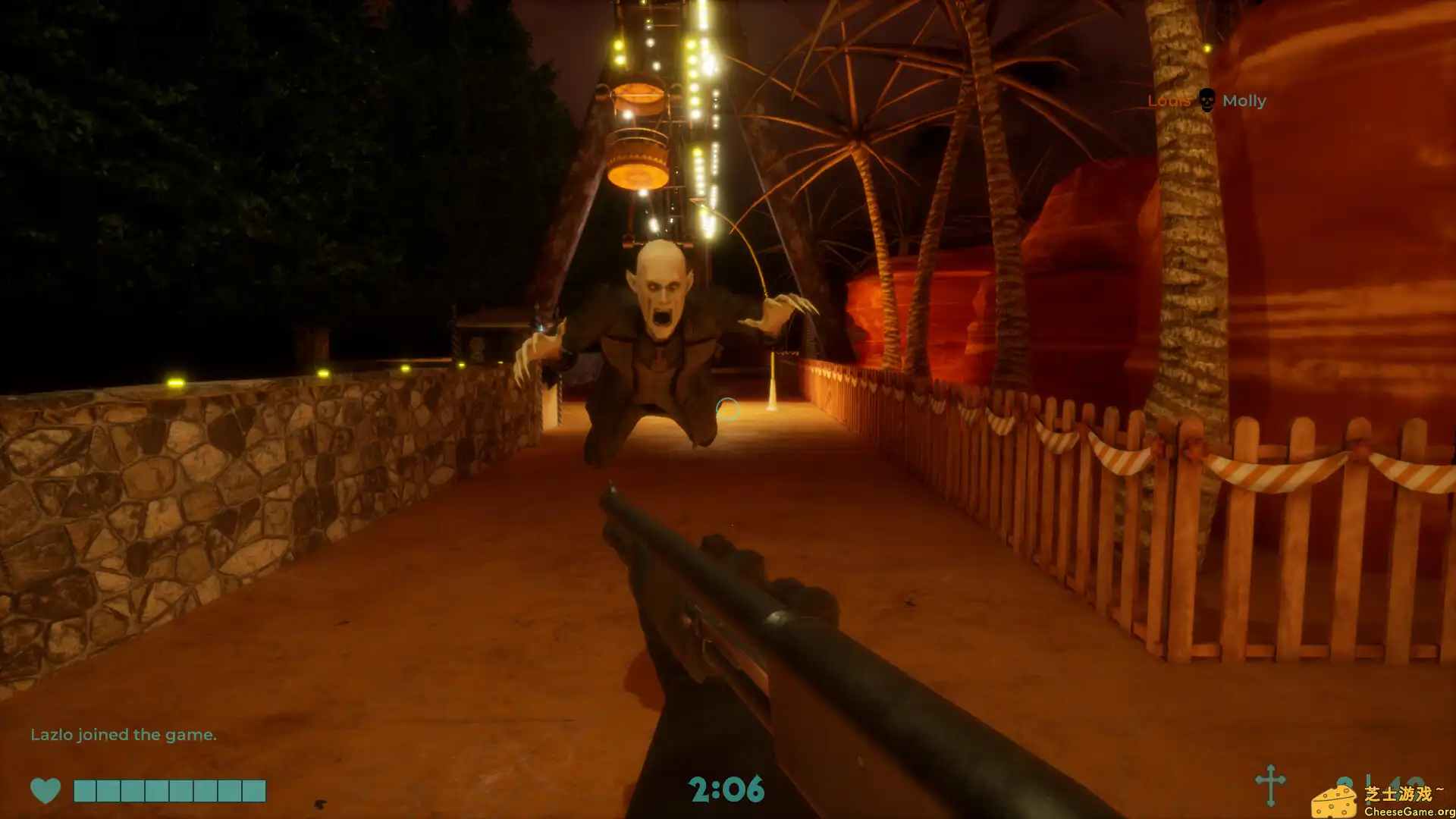Image resolution: width=1456 pixels, height=819 pixels.
Task: Click the circular aiming crosshair reticle
Action: click(x=729, y=409)
